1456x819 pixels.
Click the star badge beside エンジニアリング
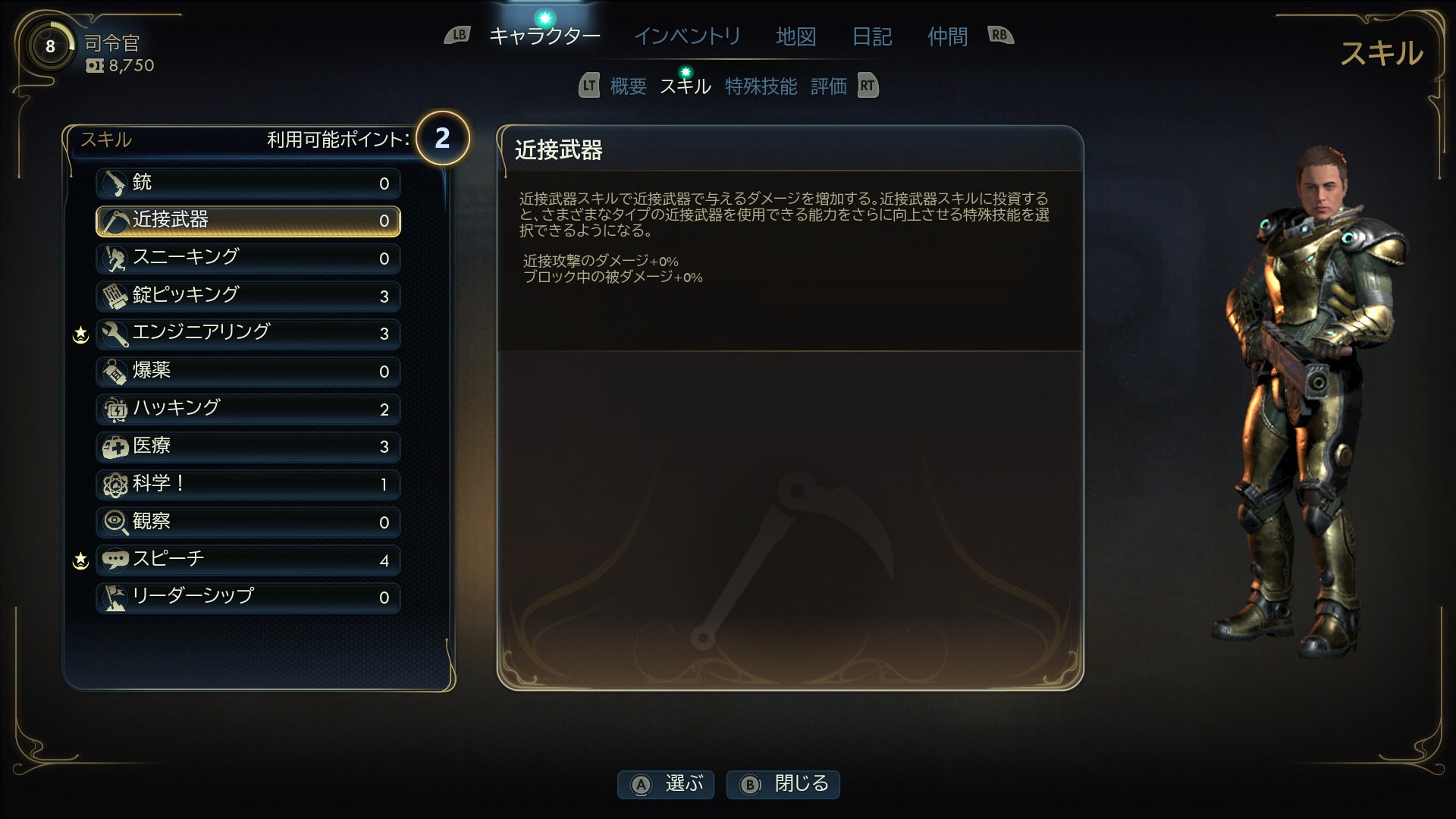[80, 334]
